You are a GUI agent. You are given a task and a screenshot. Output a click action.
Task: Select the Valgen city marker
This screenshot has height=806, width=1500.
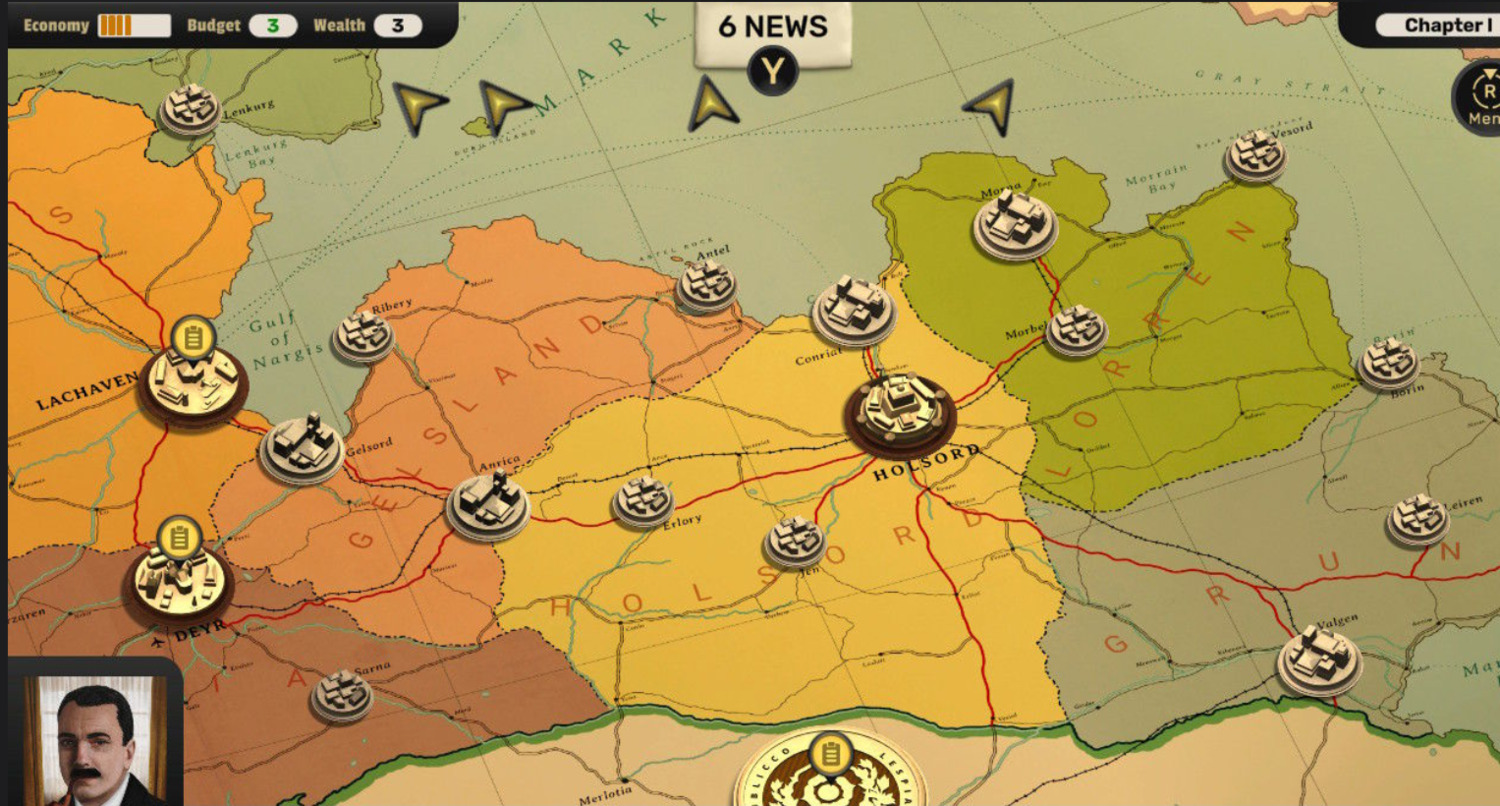coord(1319,657)
